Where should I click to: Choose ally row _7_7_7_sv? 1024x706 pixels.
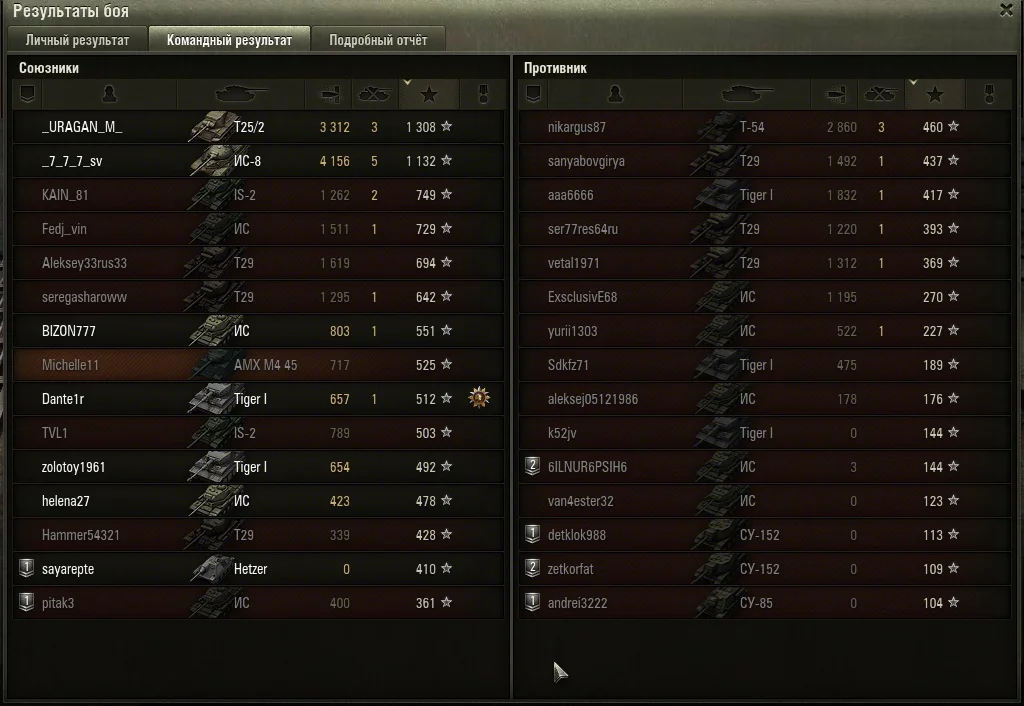point(72,161)
